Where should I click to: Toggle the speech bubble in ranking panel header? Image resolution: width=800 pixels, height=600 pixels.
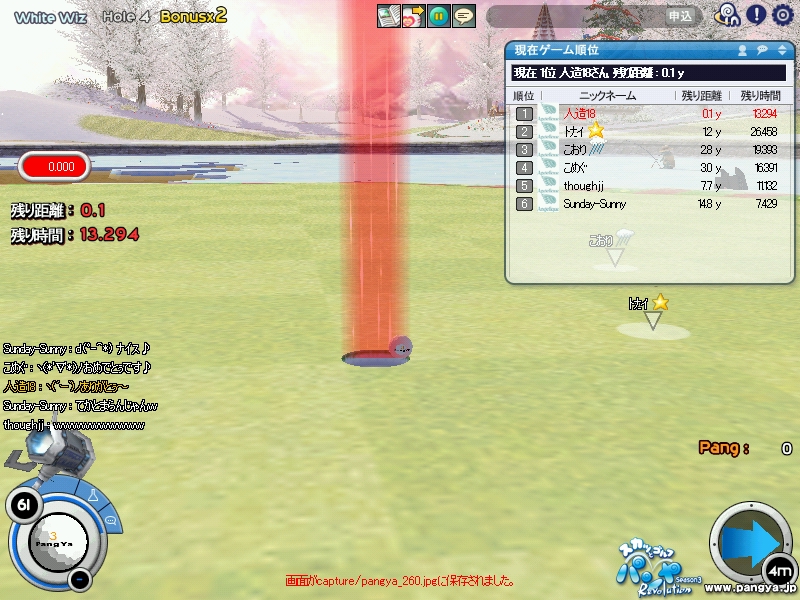(762, 50)
